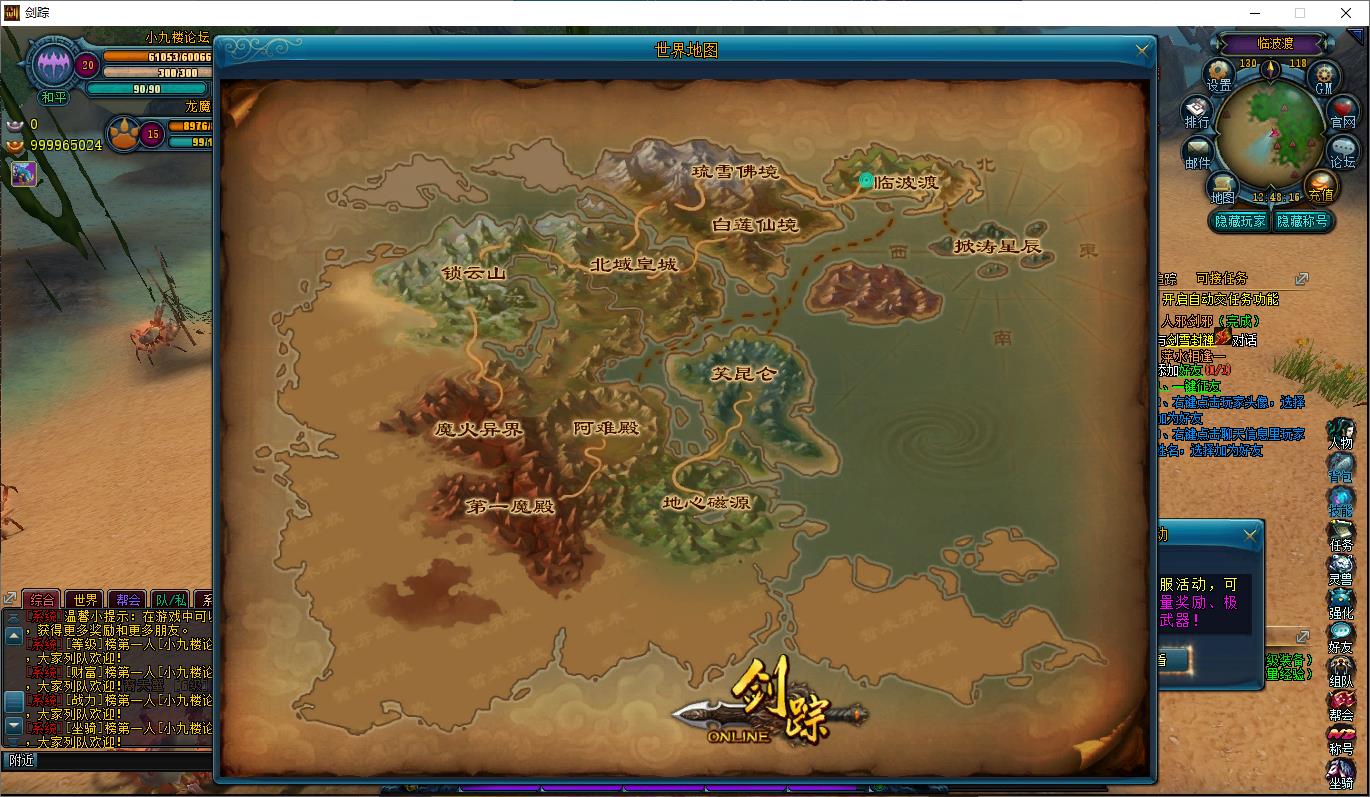Viewport: 1370px width, 797px height.
Task: Open the 背包 backpack icon
Action: tap(1340, 467)
